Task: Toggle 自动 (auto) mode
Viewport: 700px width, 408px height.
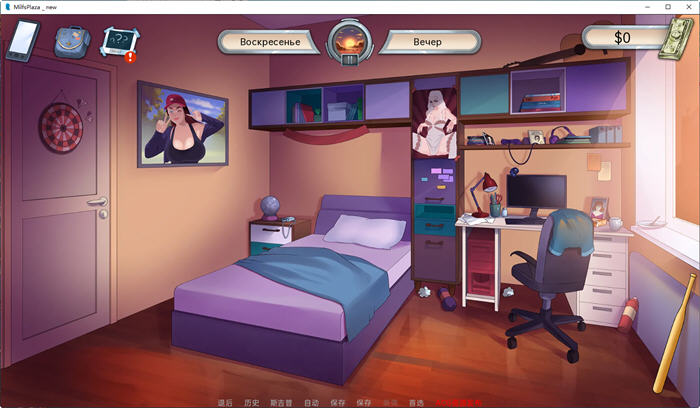Action: [x=312, y=403]
